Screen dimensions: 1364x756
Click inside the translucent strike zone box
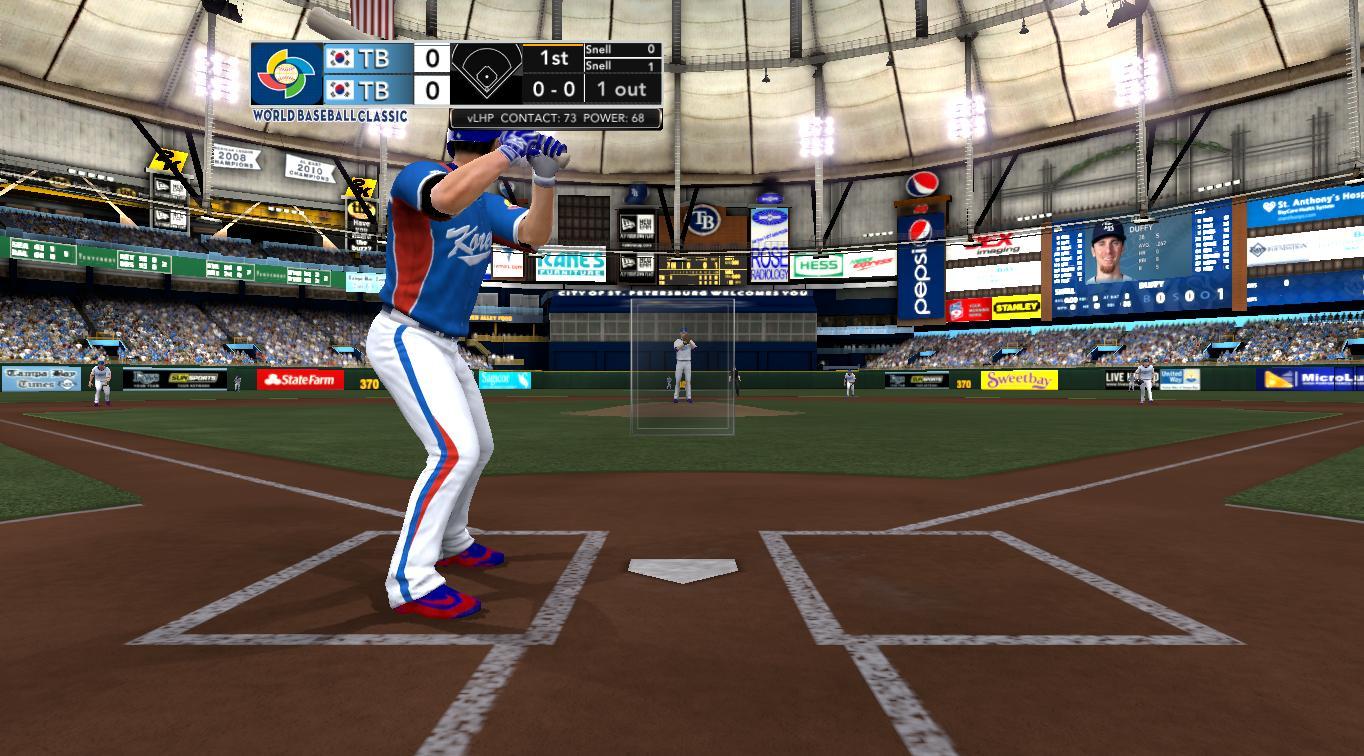tap(682, 366)
